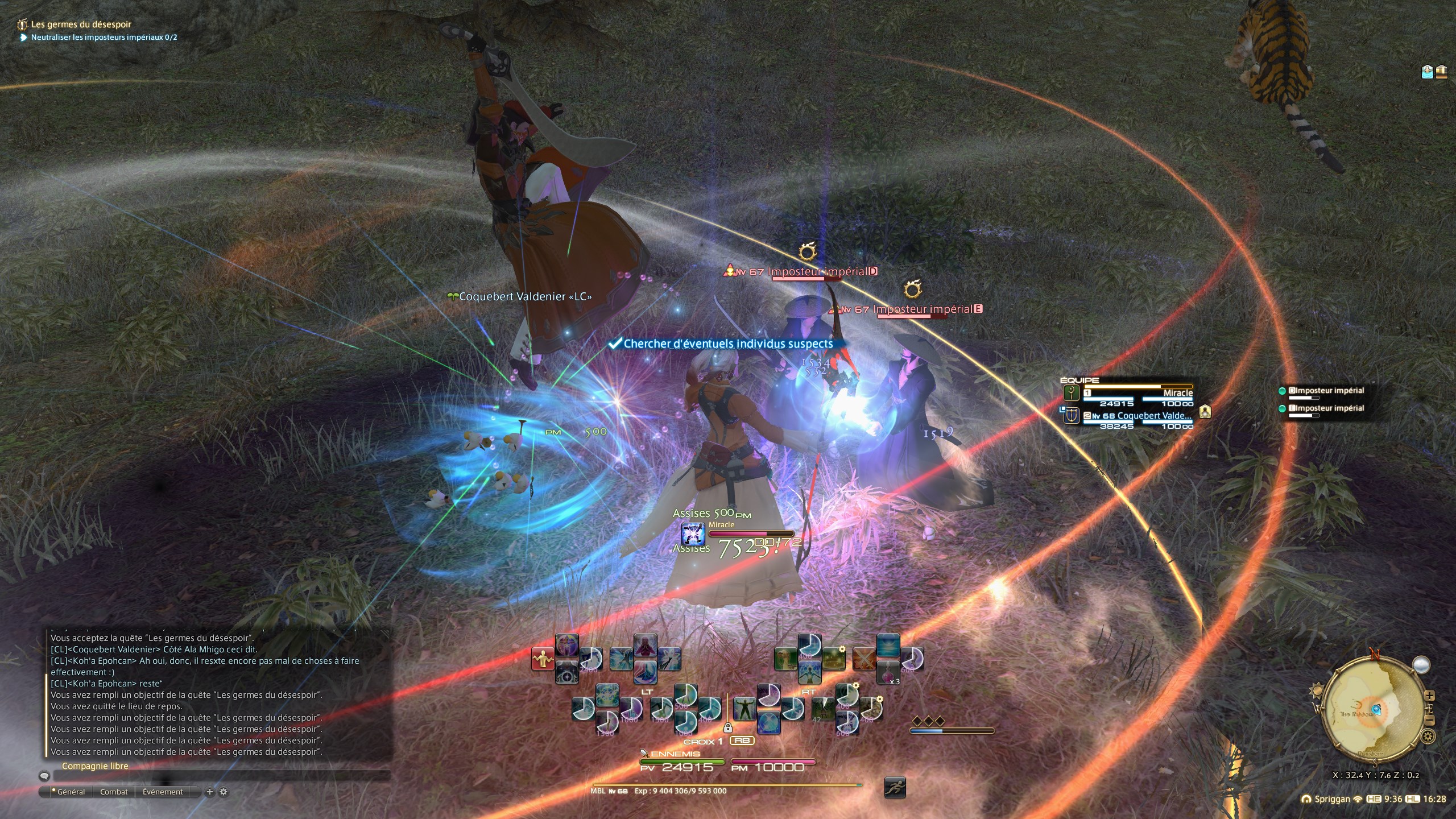Activate the red golden-figure emote action

coord(543,659)
